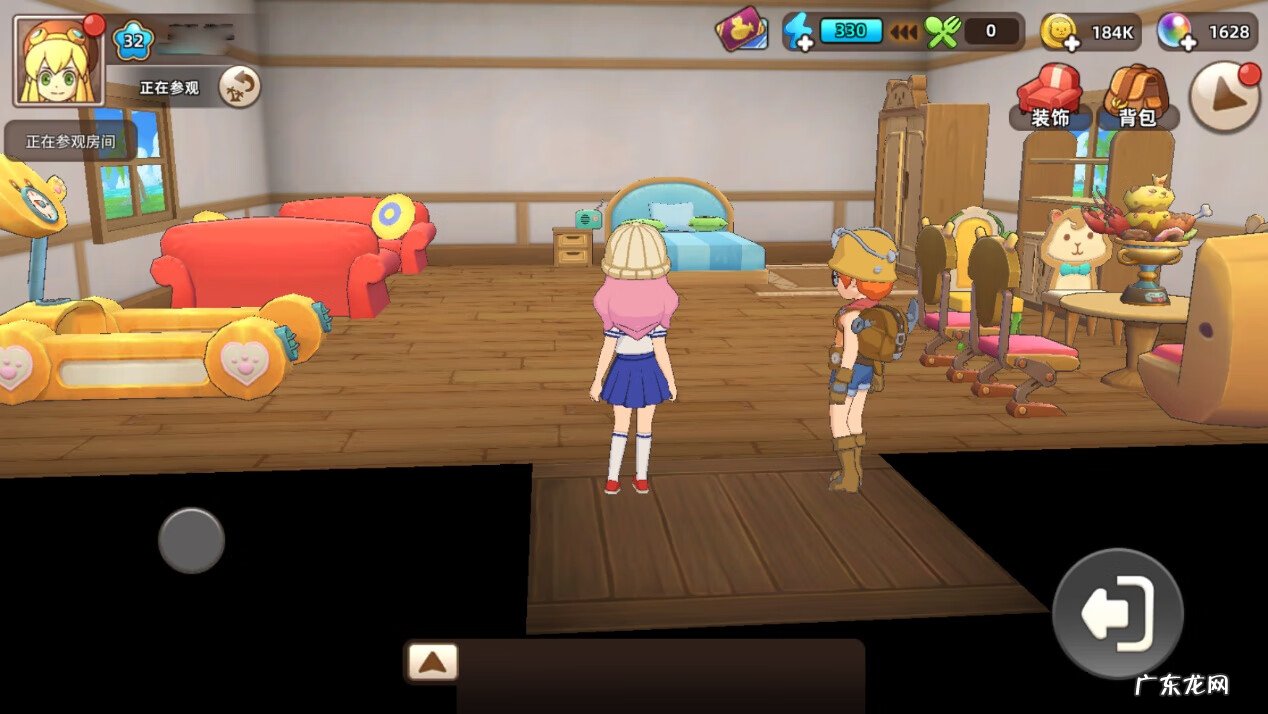Buy rainbow gems with the gem plus icon
This screenshot has width=1268, height=714.
click(x=1177, y=32)
